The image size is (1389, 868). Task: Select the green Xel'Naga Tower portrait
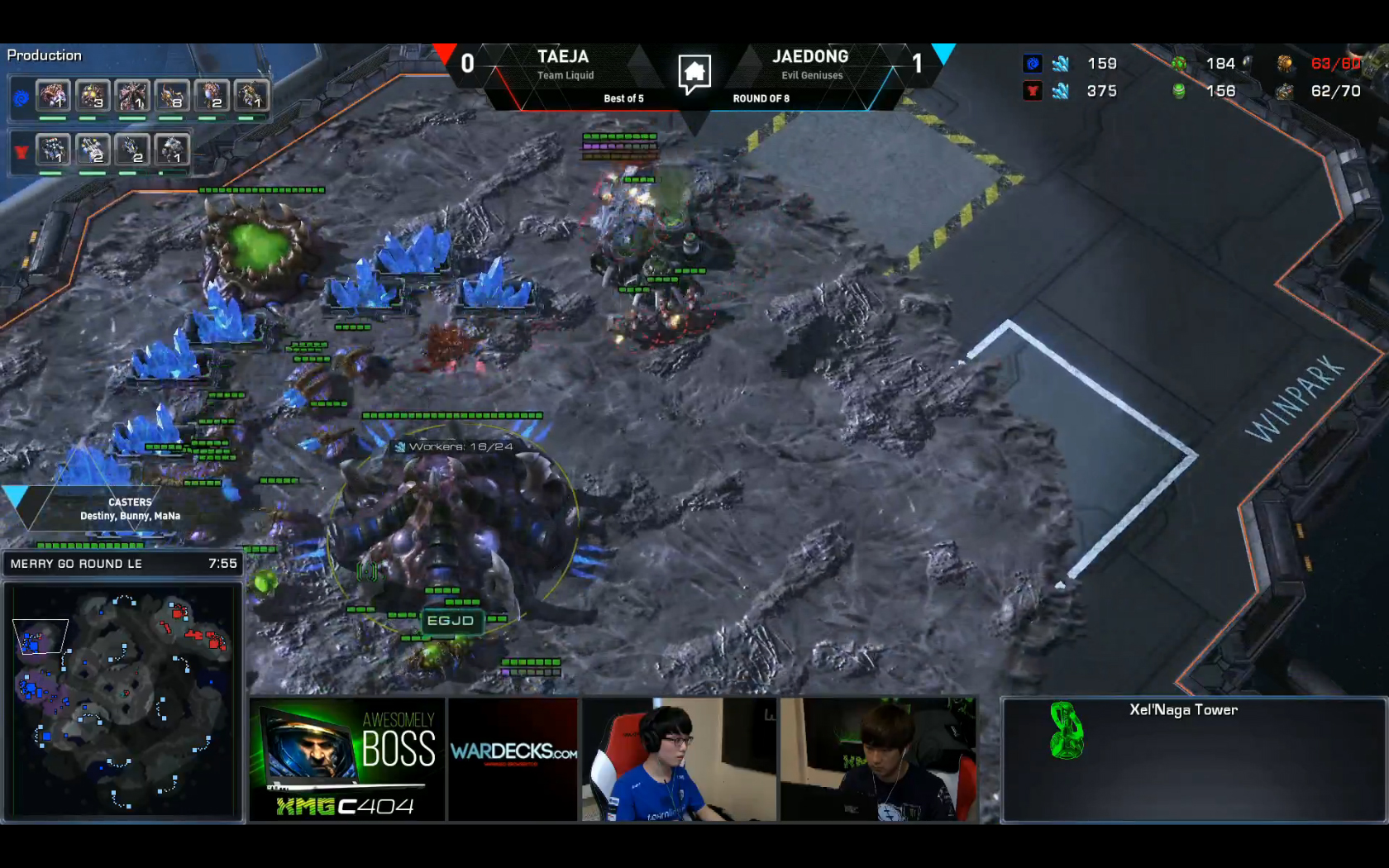pos(1066,731)
